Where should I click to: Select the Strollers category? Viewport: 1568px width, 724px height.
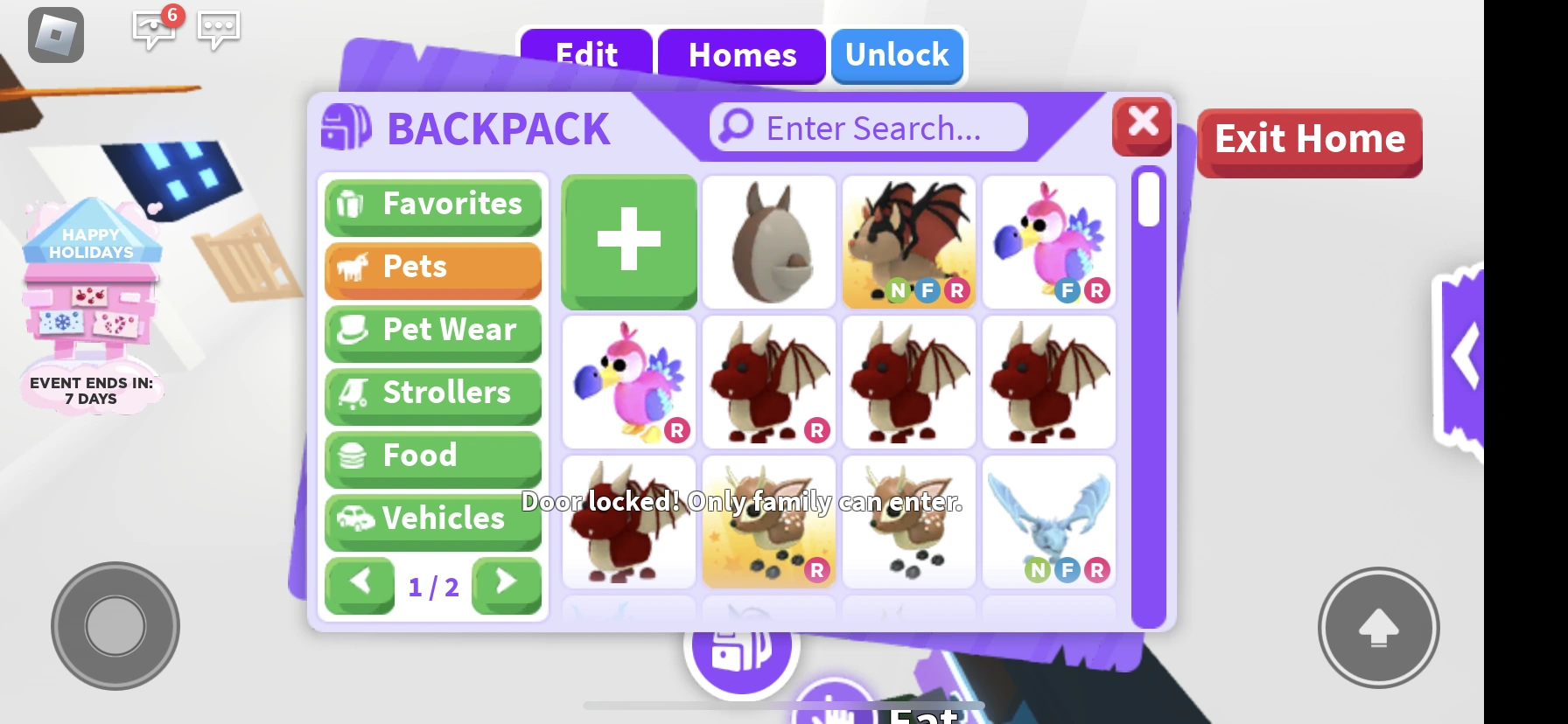click(432, 394)
